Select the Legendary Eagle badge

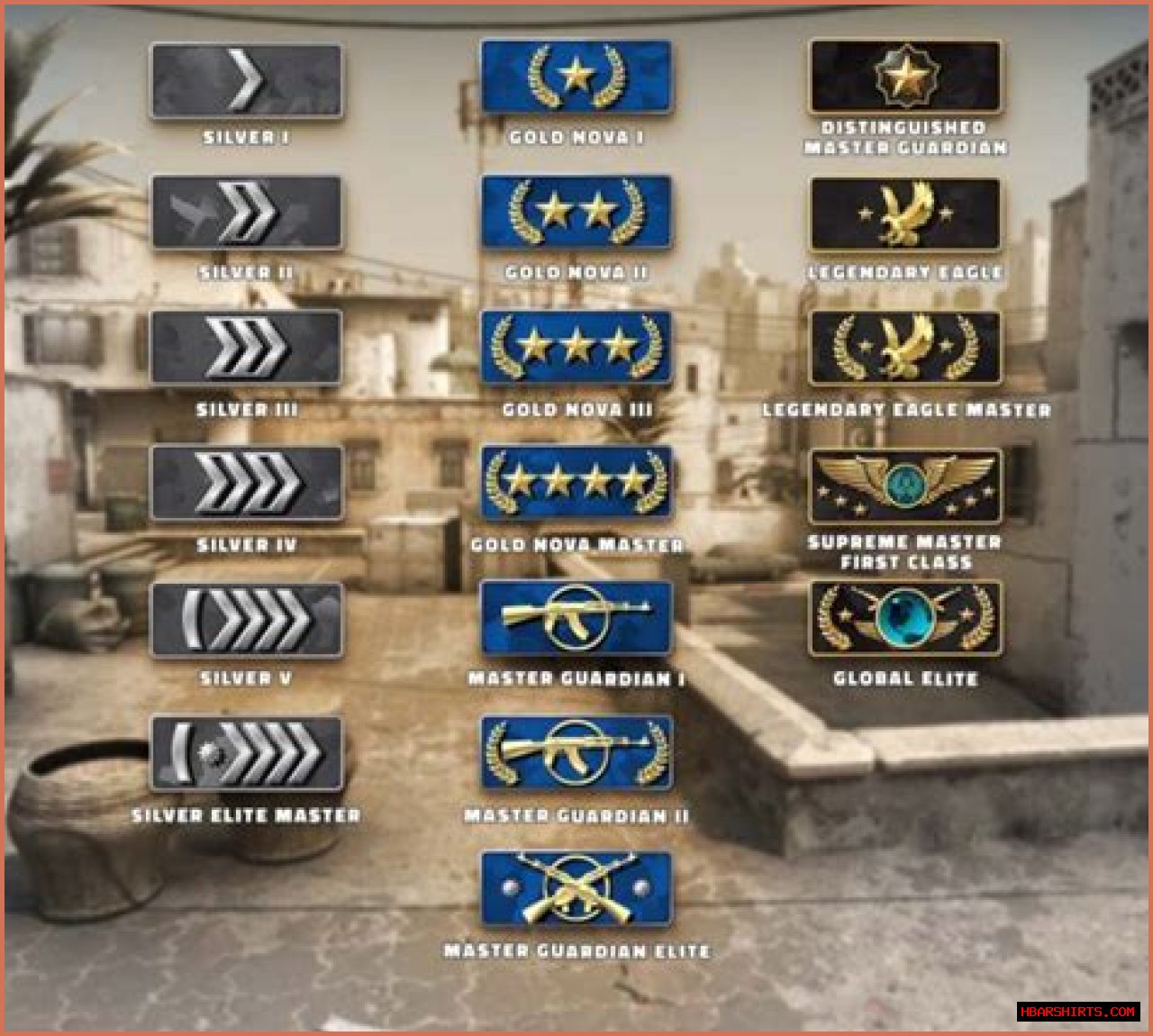pyautogui.click(x=904, y=214)
